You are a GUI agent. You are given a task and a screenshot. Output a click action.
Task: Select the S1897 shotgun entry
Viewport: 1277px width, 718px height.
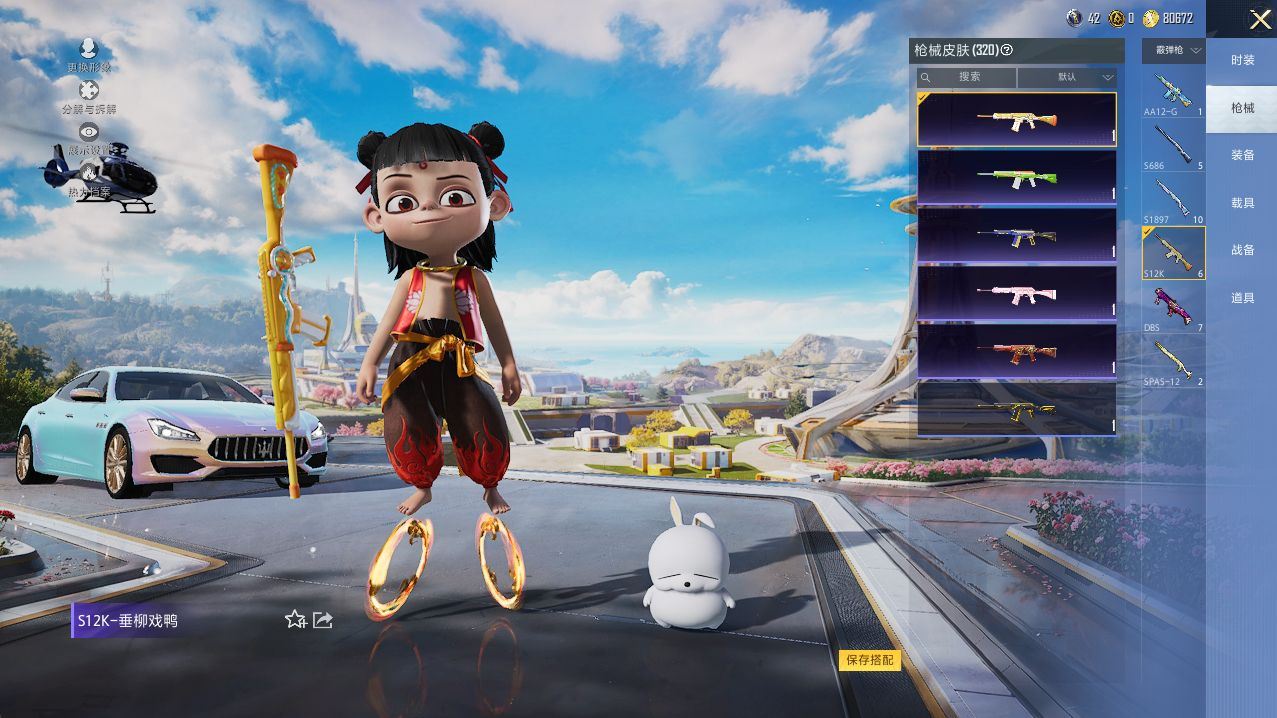click(x=1173, y=200)
